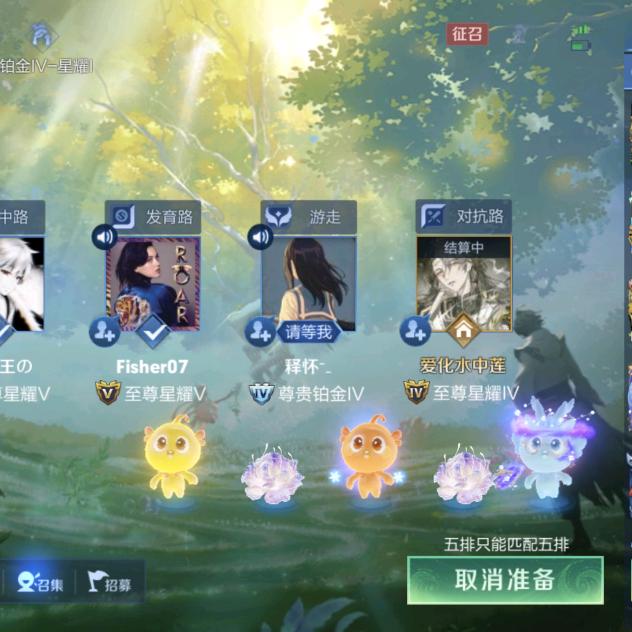This screenshot has height=632, width=632.
Task: Add 爱化水中莲 as a friend
Action: (415, 331)
